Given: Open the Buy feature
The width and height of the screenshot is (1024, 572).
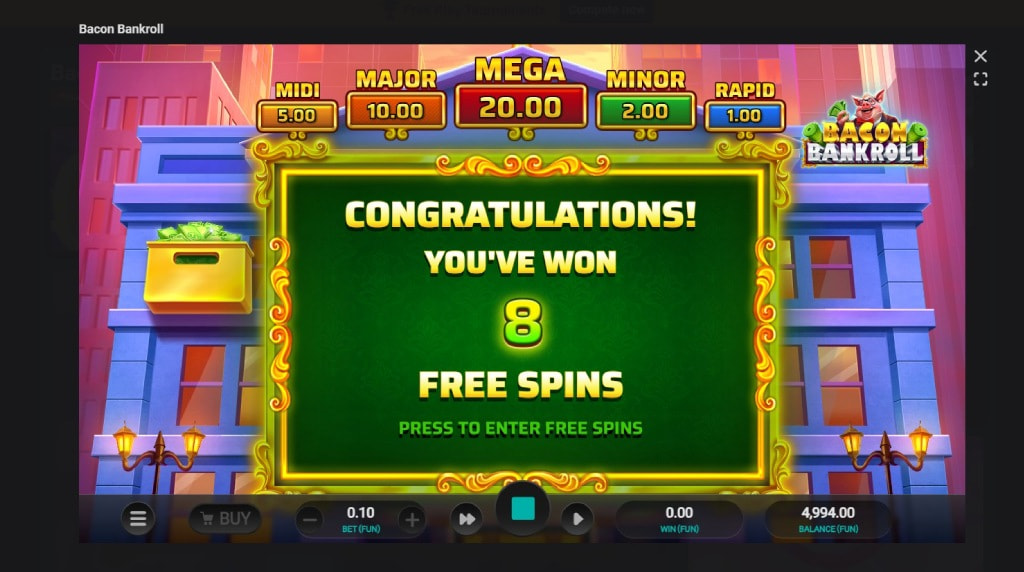Looking at the screenshot, I should (225, 518).
